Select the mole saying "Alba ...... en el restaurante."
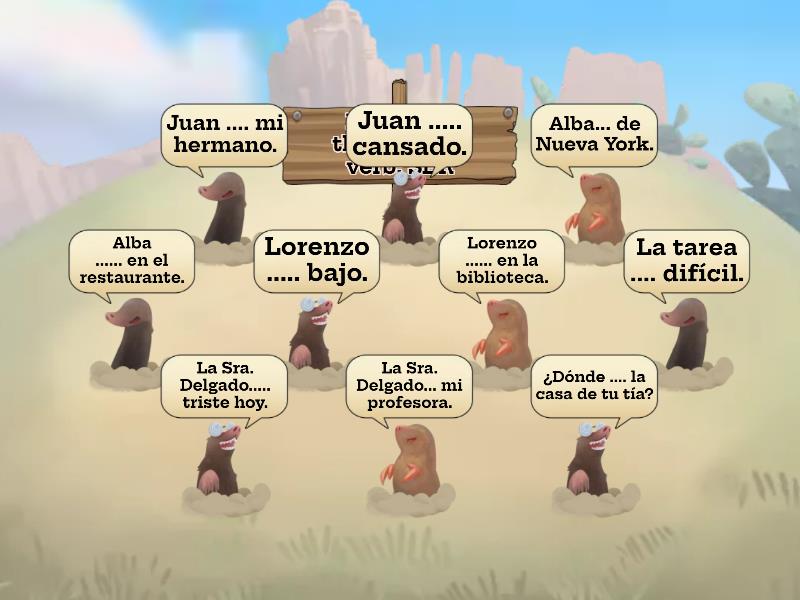The height and width of the screenshot is (600, 800). [131, 337]
